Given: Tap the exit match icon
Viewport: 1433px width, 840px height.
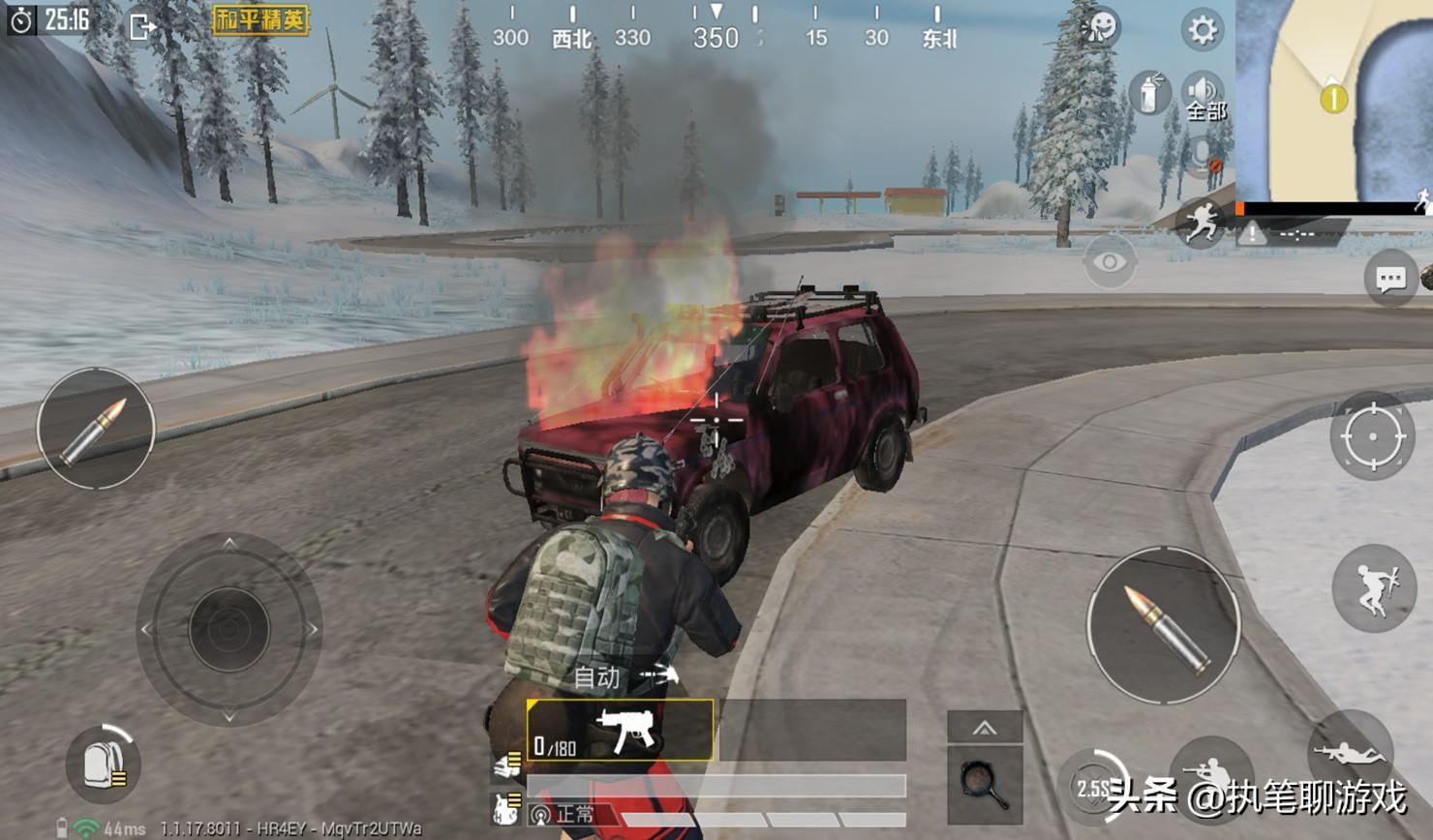Looking at the screenshot, I should pos(141,26).
